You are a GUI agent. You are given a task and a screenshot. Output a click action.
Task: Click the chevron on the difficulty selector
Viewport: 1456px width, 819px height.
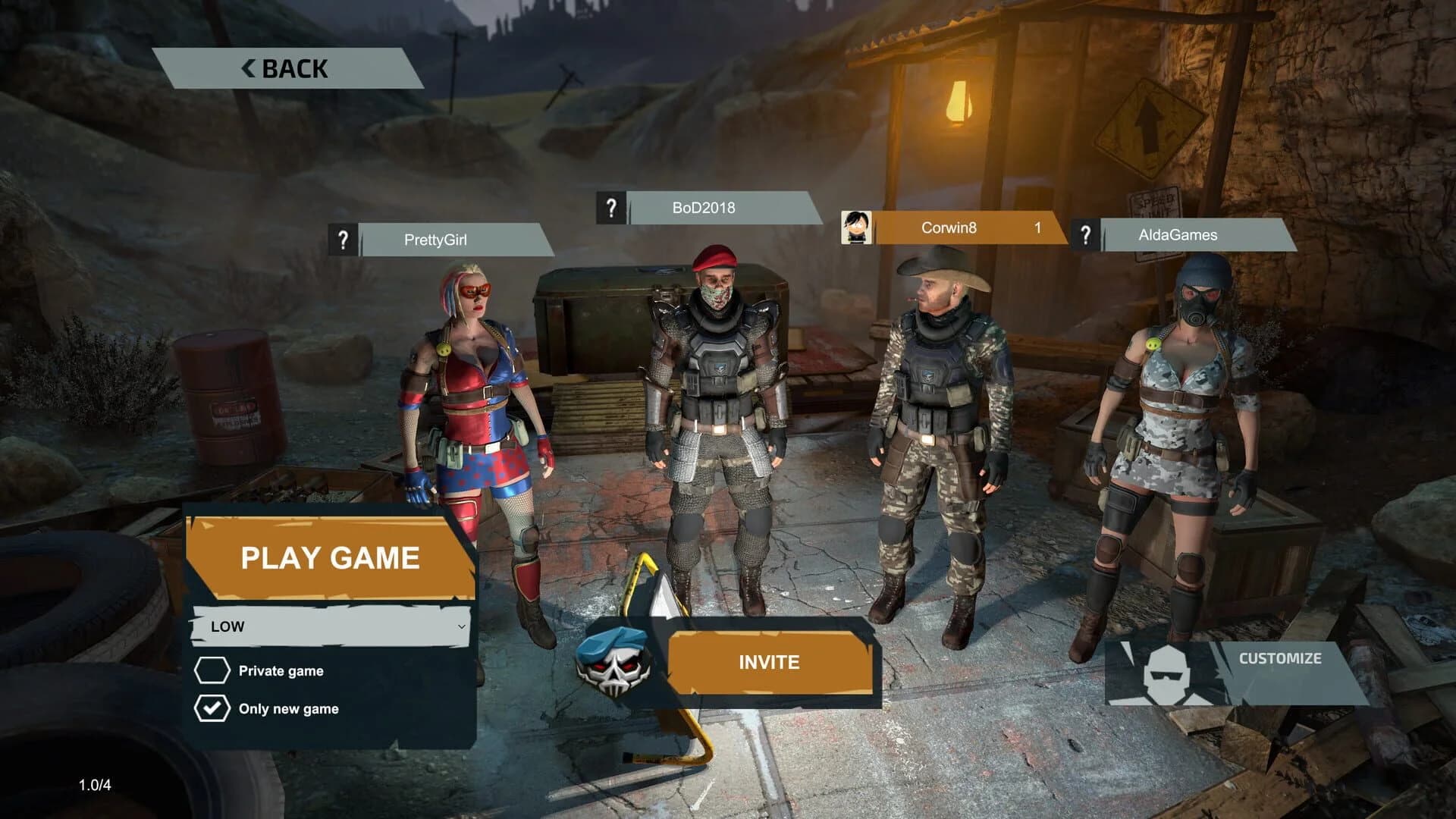461,627
